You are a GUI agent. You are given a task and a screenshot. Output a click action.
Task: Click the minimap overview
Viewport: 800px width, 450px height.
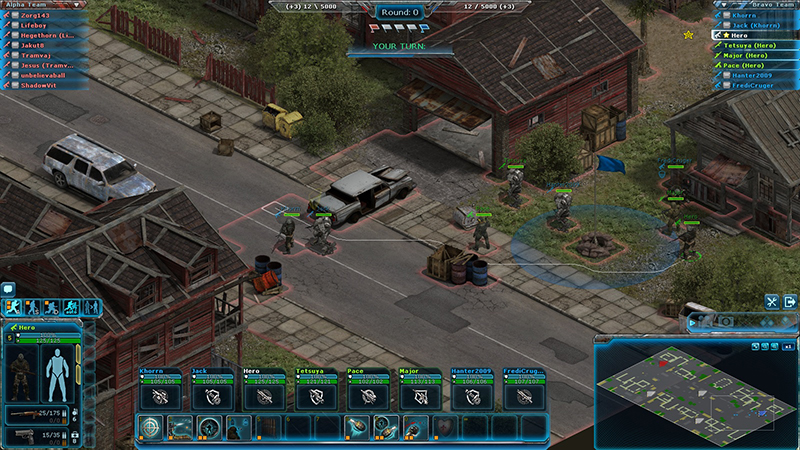pos(695,394)
